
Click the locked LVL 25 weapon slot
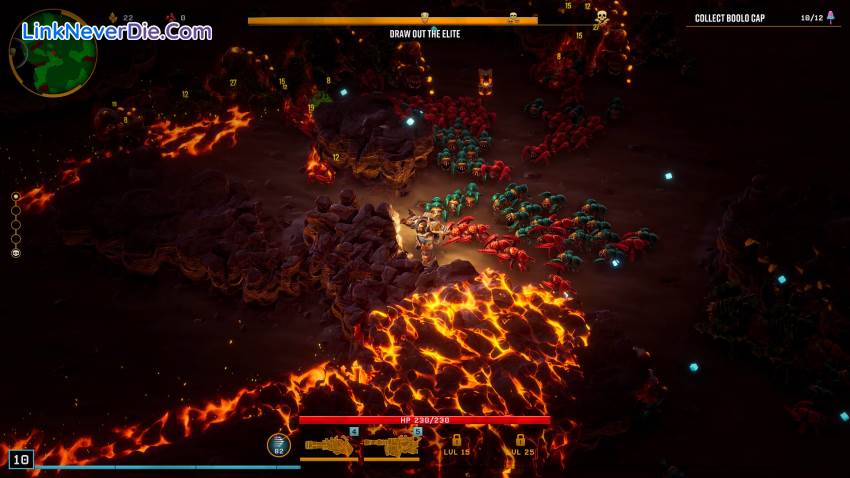[519, 445]
